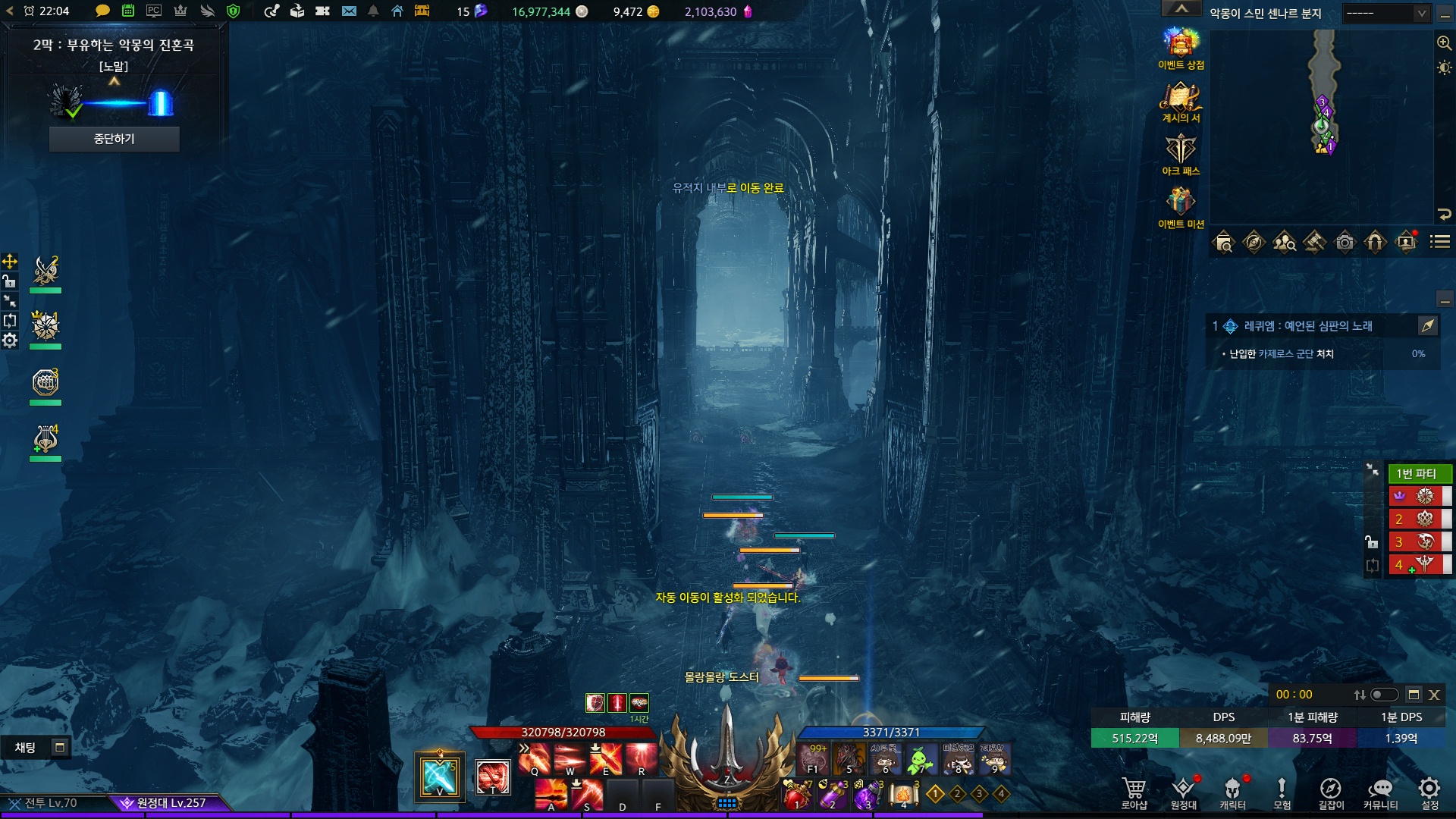Screen dimensions: 1456x819
Task: Open the mail envelope icon in the top bar
Action: point(349,11)
